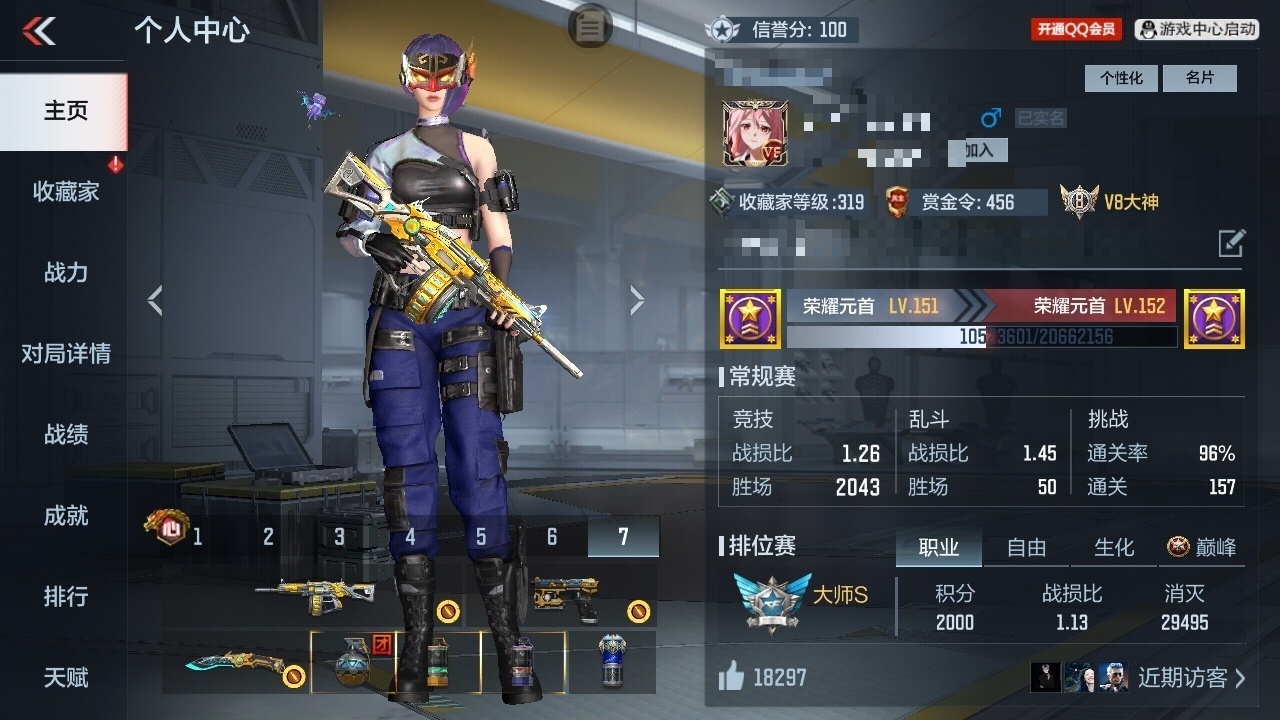
Task: Select the 巅峰 ranked tab
Action: tap(1202, 547)
